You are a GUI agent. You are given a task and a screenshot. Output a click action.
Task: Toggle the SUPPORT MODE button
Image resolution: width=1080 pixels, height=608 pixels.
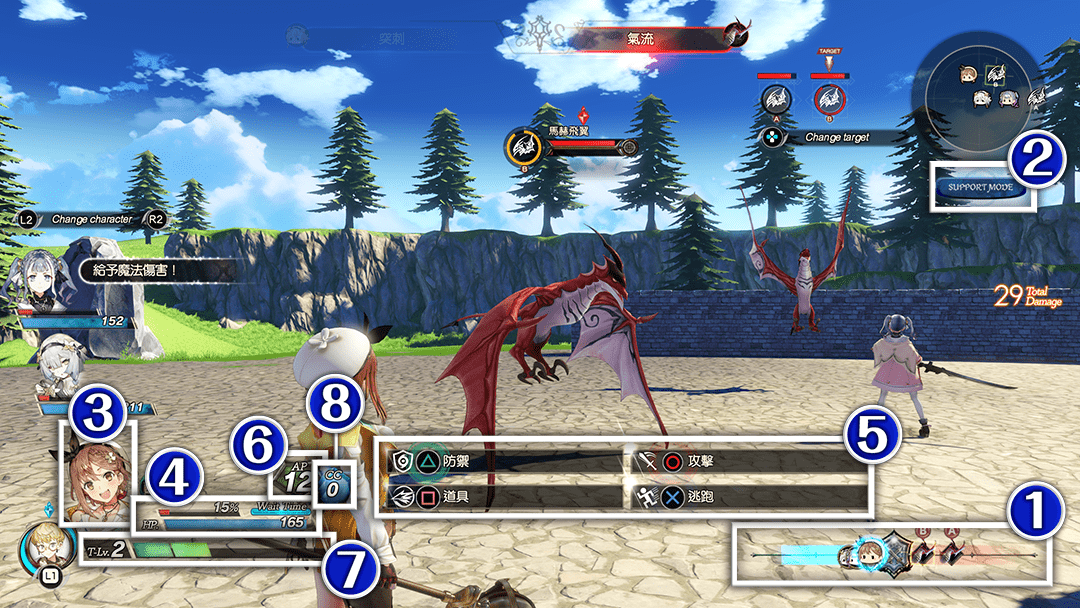coord(982,187)
